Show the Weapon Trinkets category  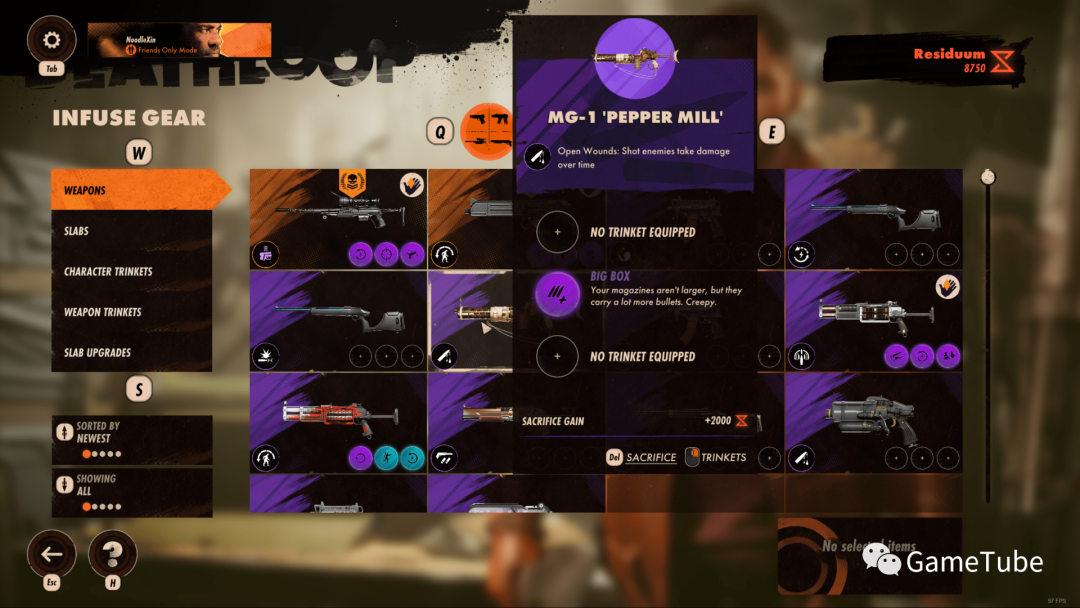(132, 312)
